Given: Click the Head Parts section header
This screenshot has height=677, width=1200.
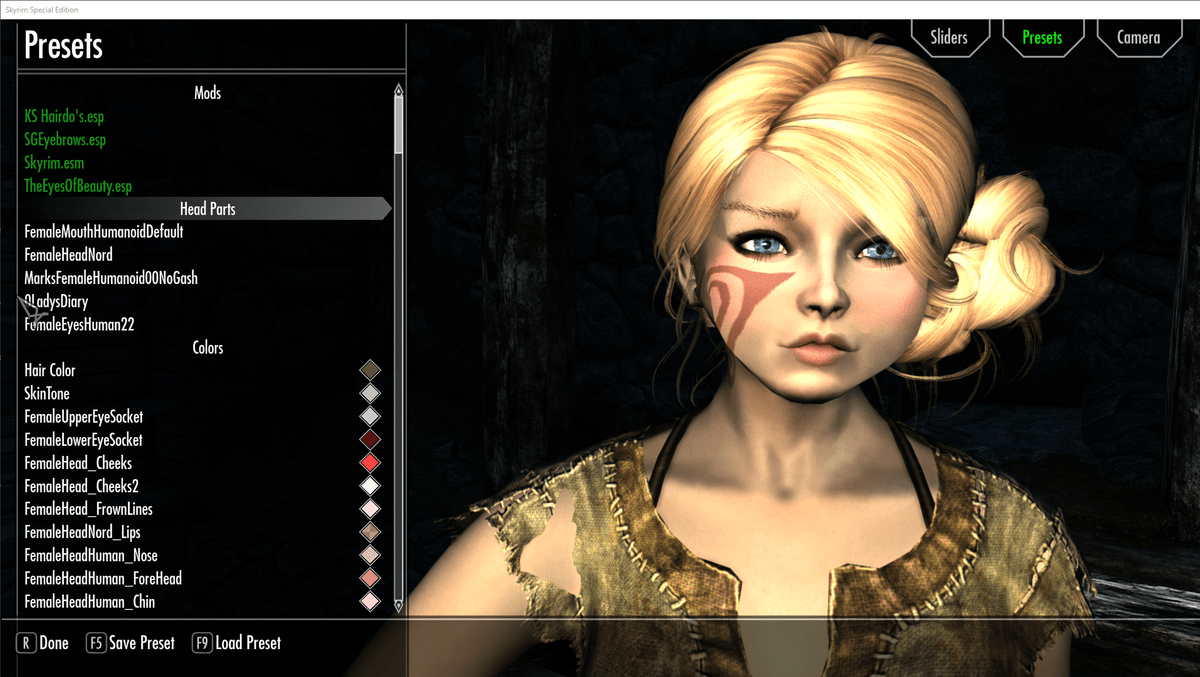Looking at the screenshot, I should [207, 209].
